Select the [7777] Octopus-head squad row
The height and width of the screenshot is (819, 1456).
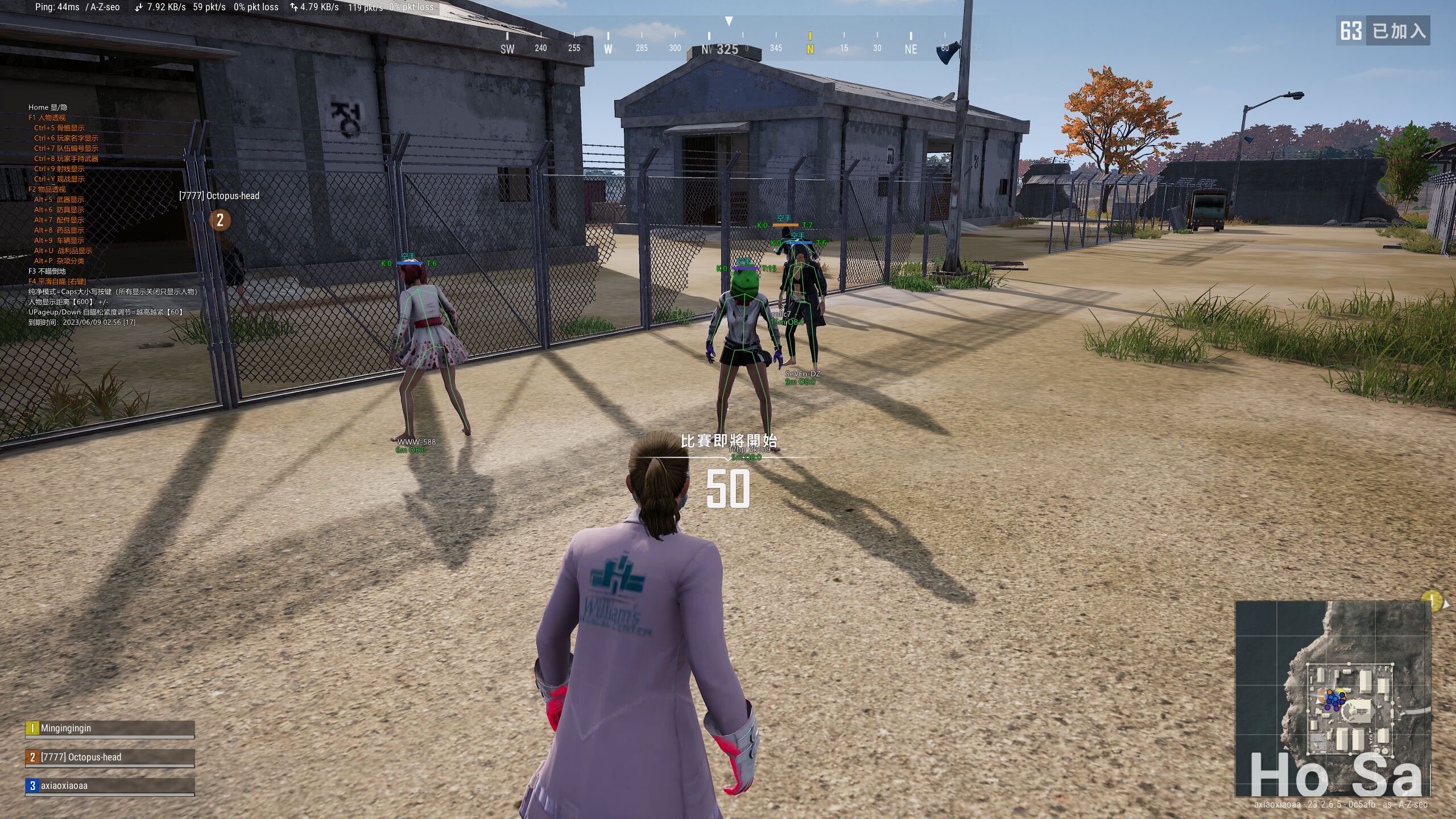110,758
